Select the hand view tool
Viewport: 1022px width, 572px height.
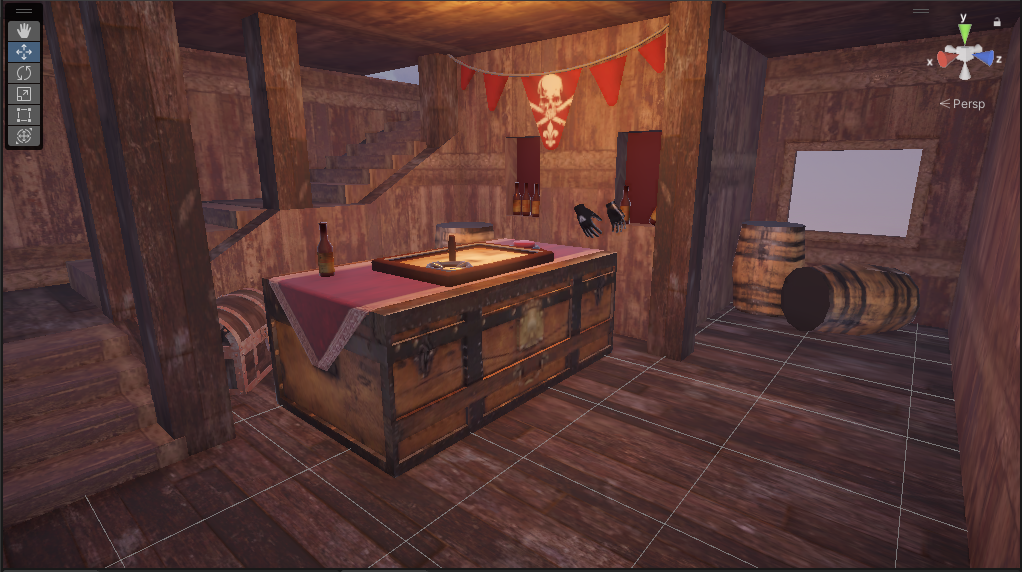(x=24, y=30)
